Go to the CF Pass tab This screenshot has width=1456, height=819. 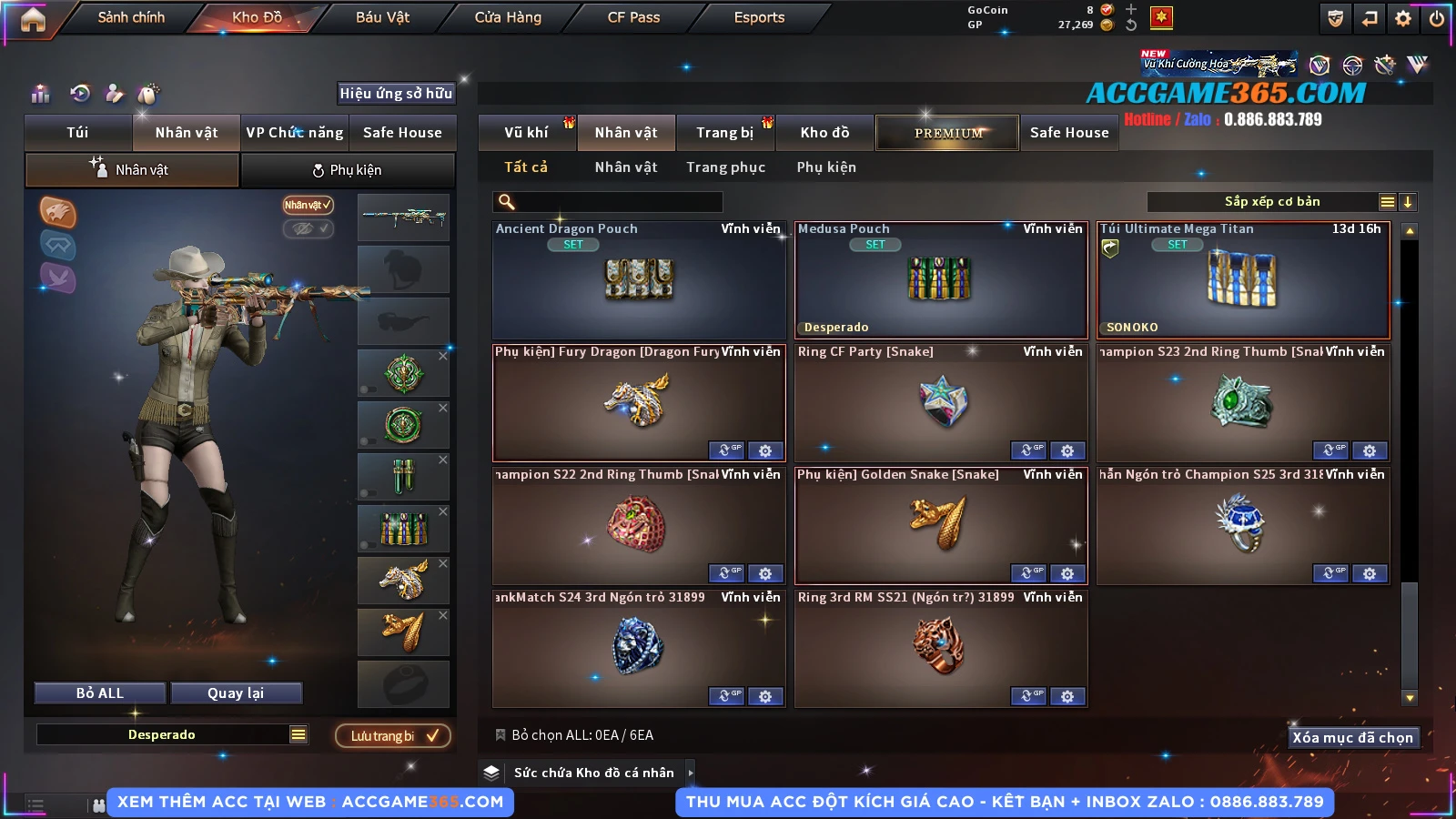[x=633, y=18]
